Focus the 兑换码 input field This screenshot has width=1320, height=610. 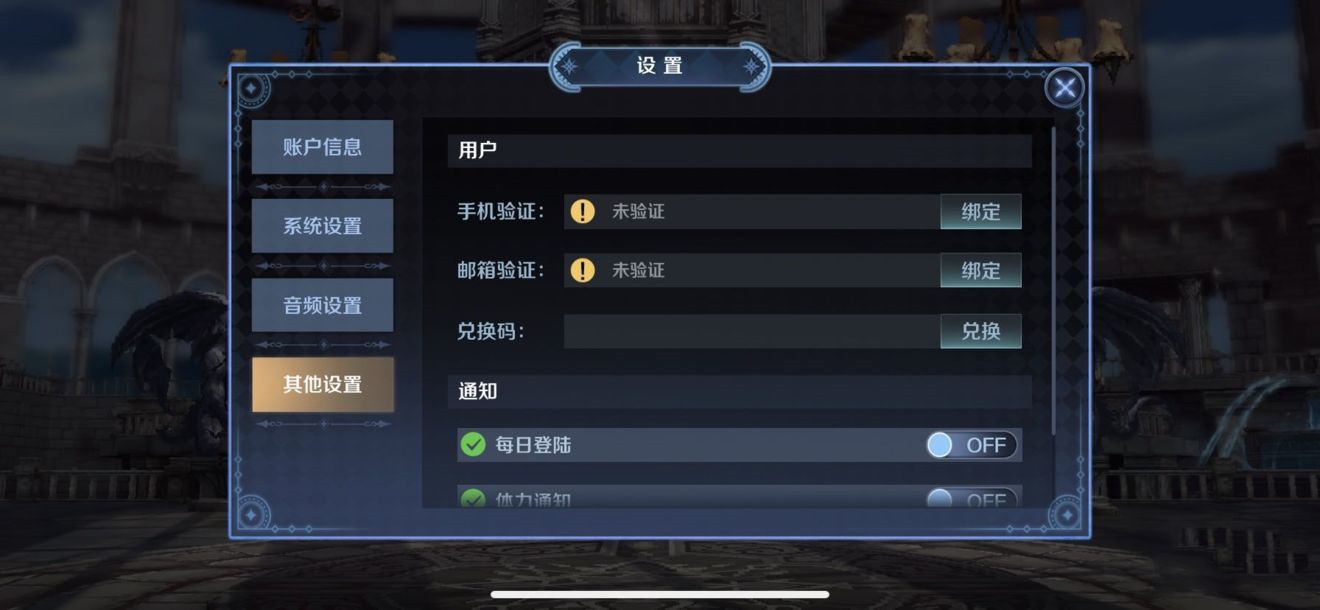pyautogui.click(x=751, y=331)
